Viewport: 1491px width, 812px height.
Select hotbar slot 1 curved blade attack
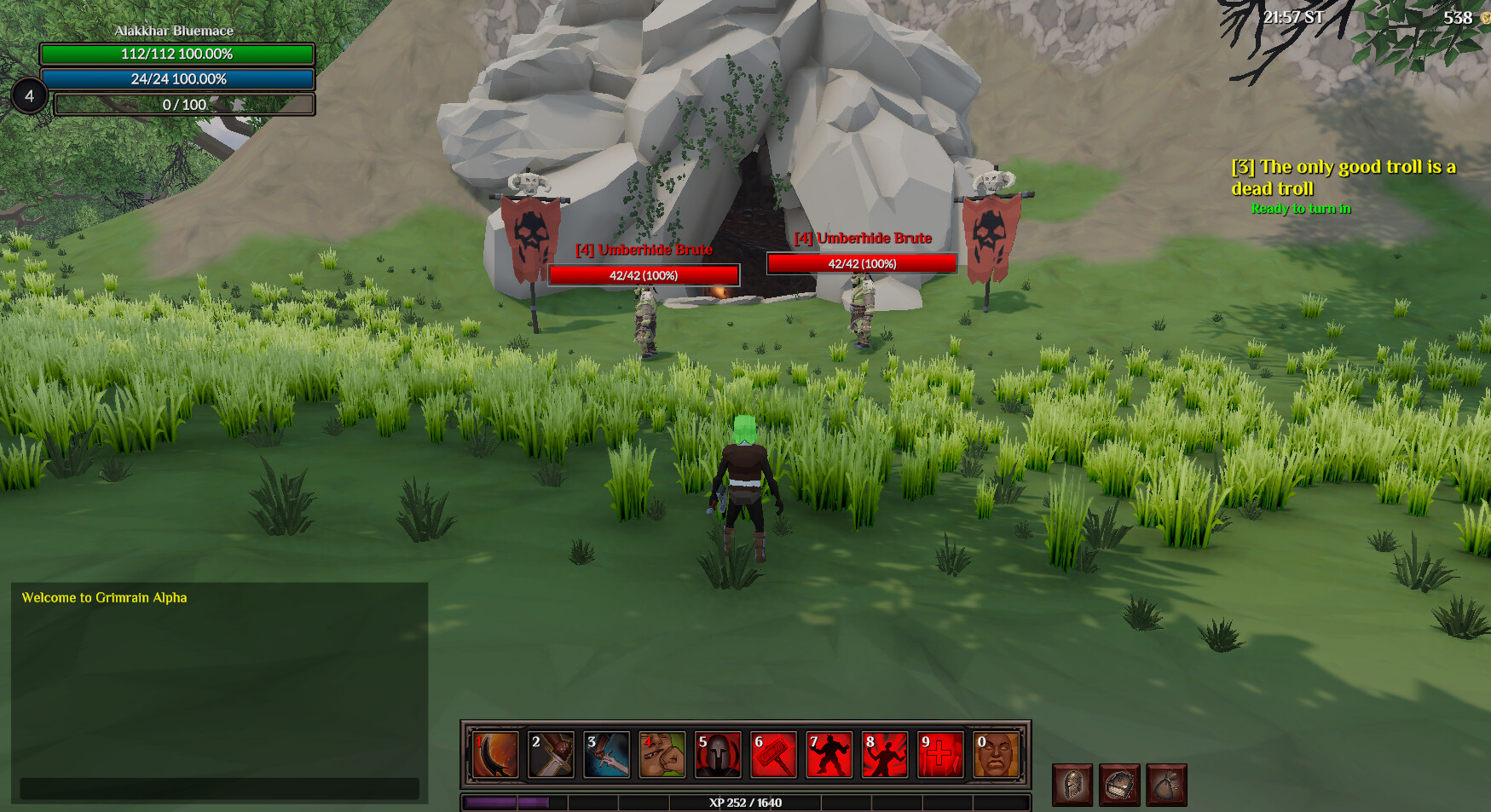coord(495,756)
